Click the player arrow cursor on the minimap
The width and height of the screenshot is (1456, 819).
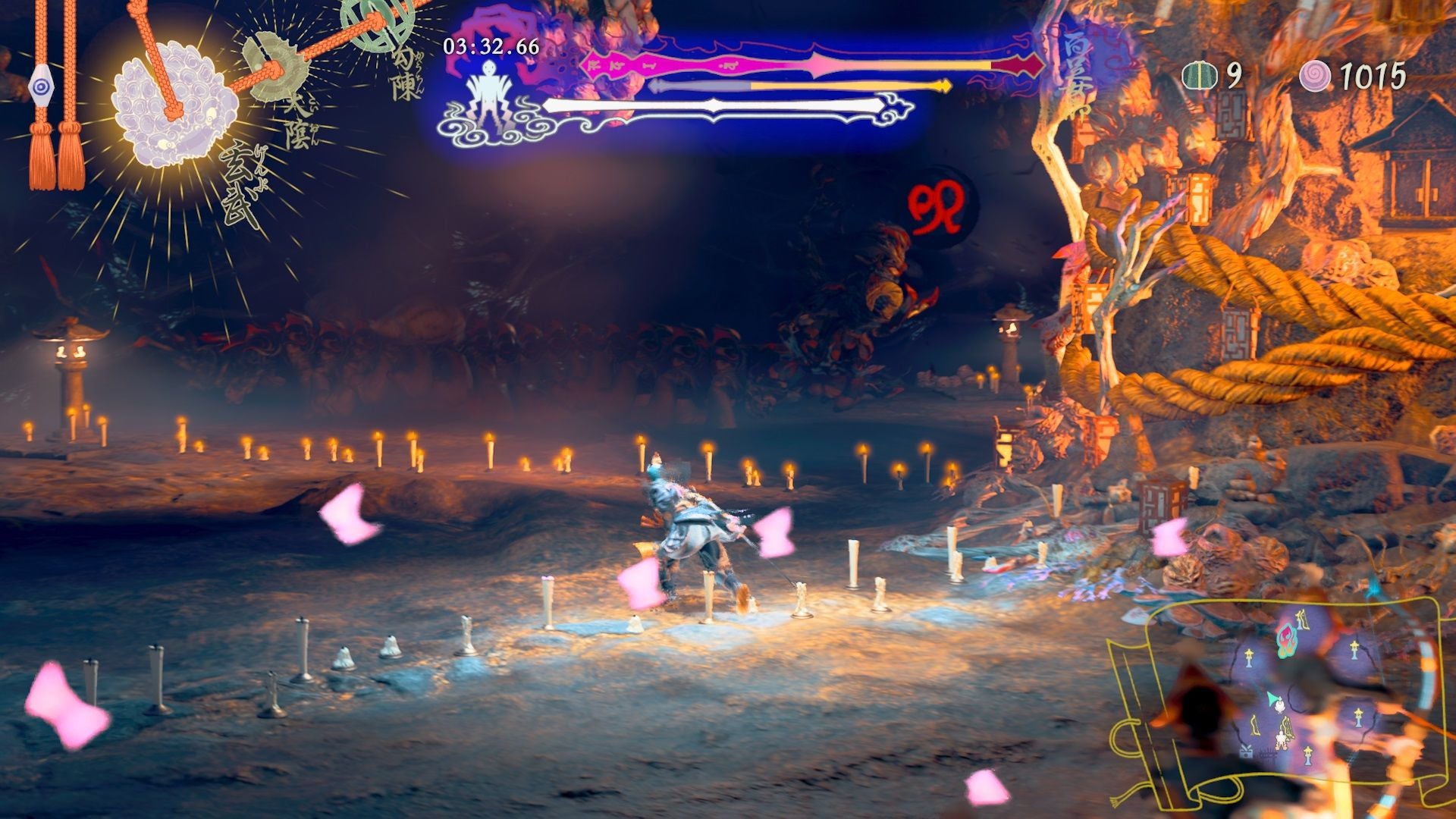click(1272, 698)
